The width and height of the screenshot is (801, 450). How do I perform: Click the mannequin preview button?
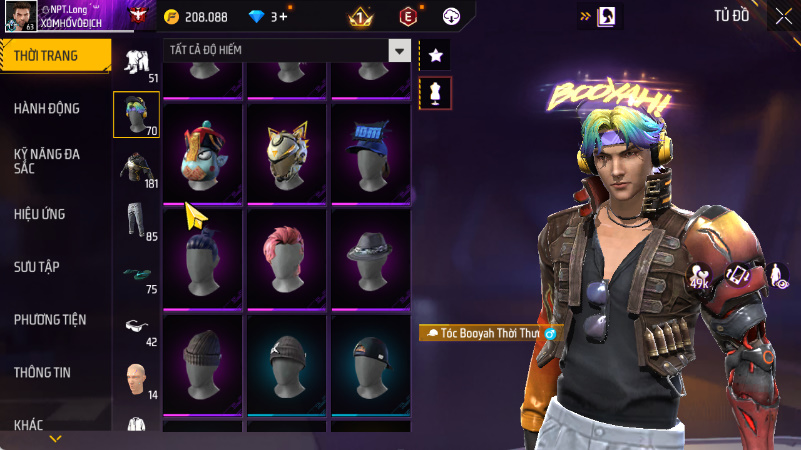[435, 92]
